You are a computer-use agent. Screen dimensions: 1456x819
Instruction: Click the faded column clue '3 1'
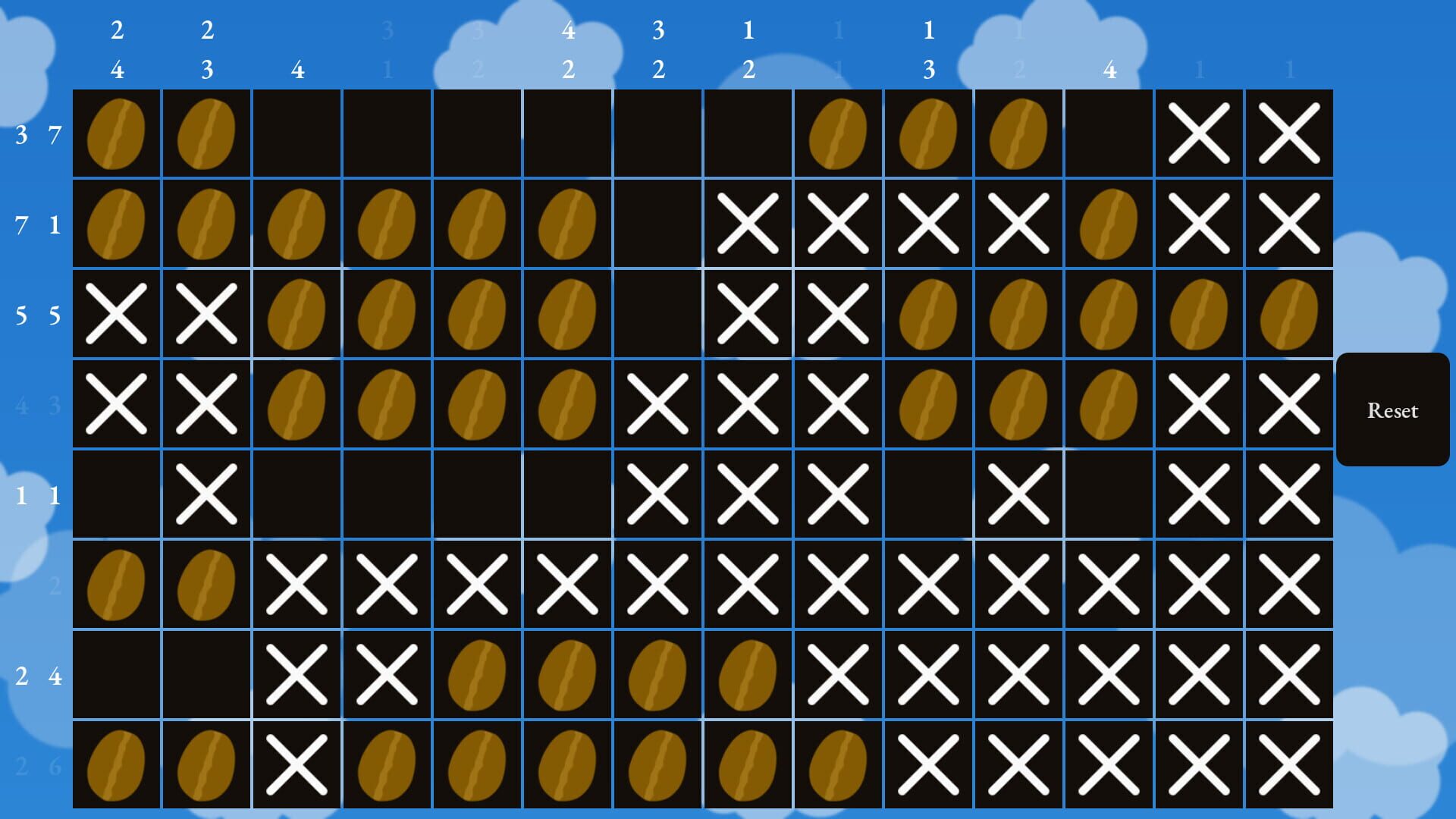388,49
